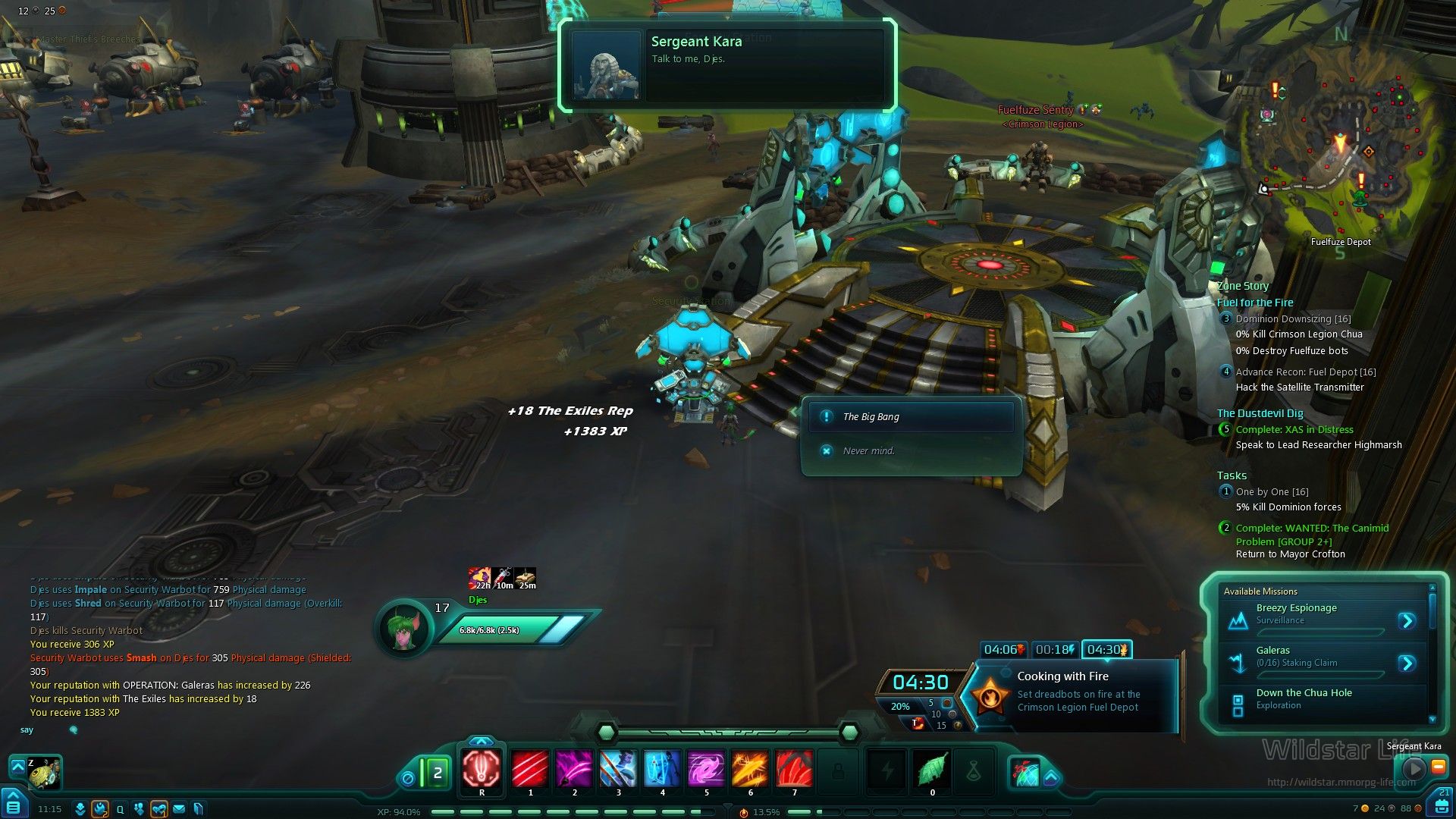Use the purple claw ability in slot 2
The width and height of the screenshot is (1456, 819).
pyautogui.click(x=574, y=769)
